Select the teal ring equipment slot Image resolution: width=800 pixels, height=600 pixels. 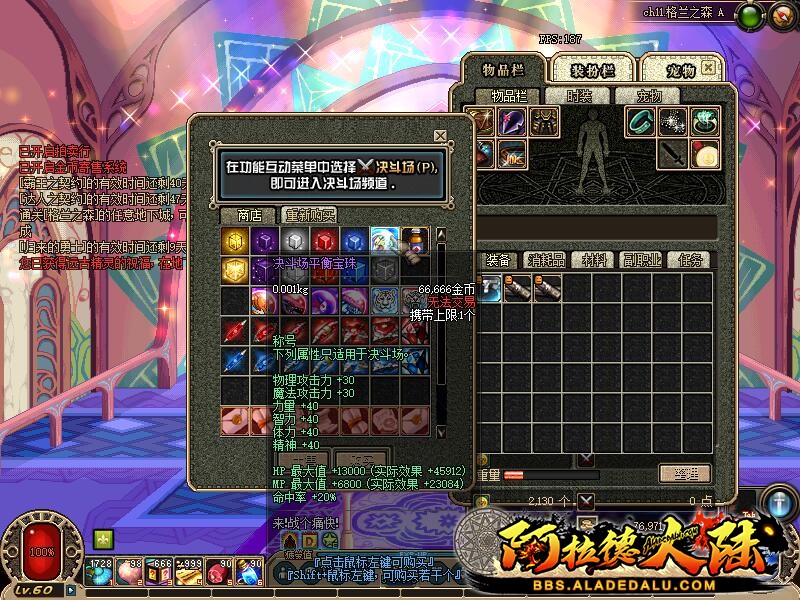pos(641,122)
